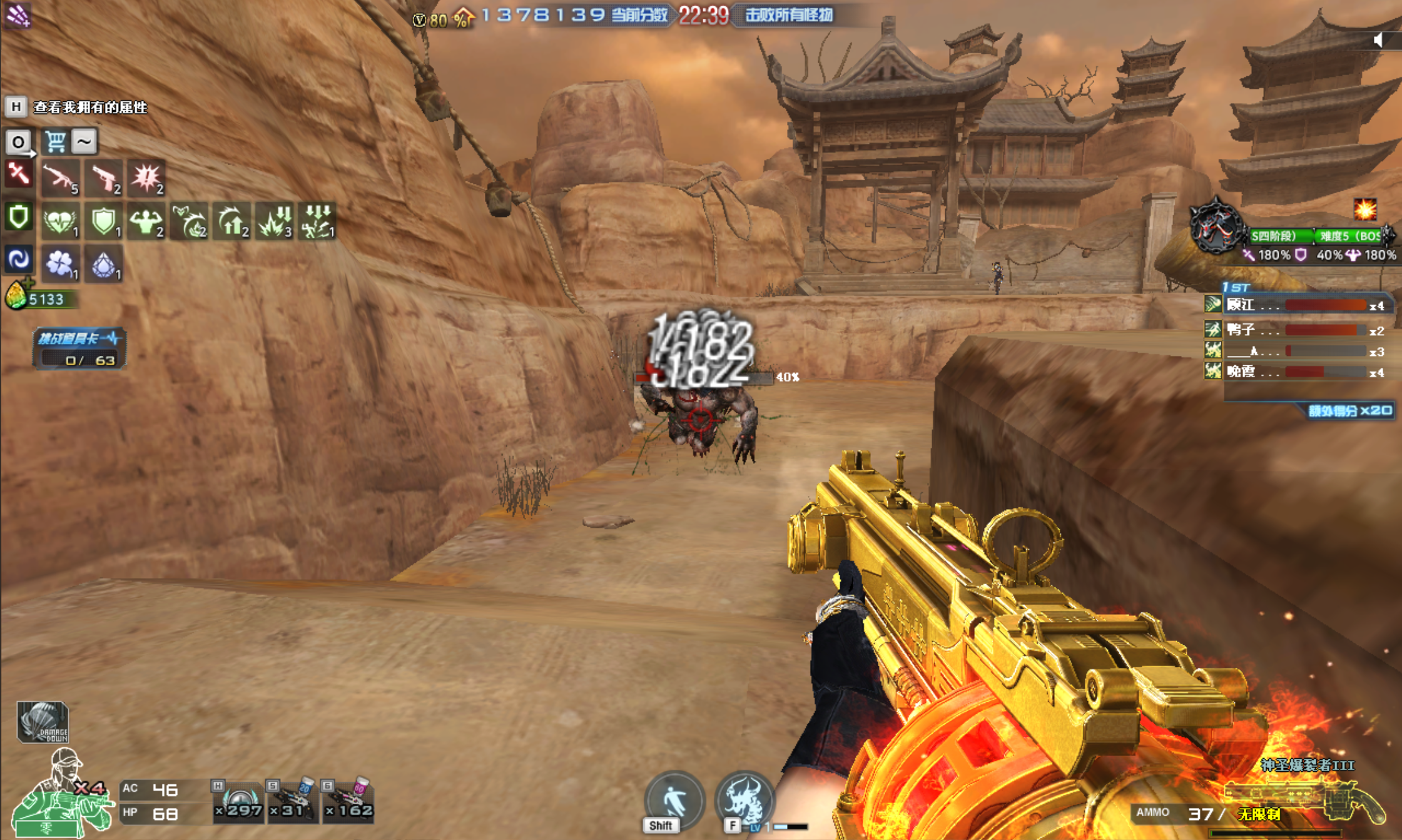Click the rifle attribute icon
1402x840 pixels.
coord(61,178)
